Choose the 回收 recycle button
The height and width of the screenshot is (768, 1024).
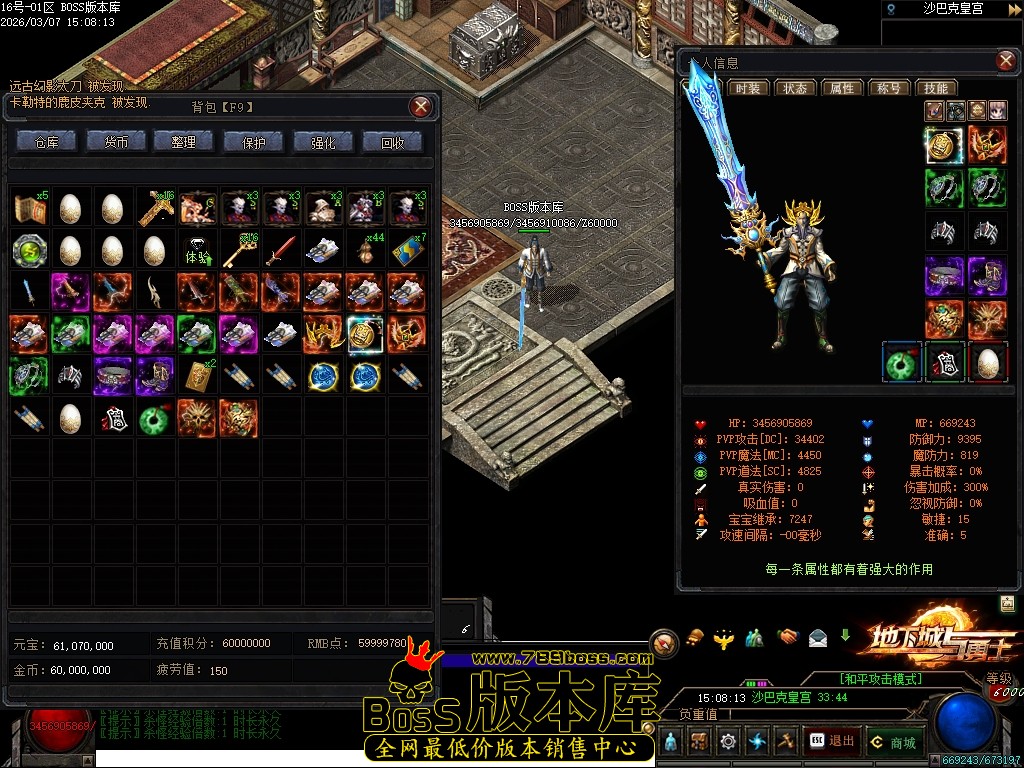pyautogui.click(x=393, y=142)
